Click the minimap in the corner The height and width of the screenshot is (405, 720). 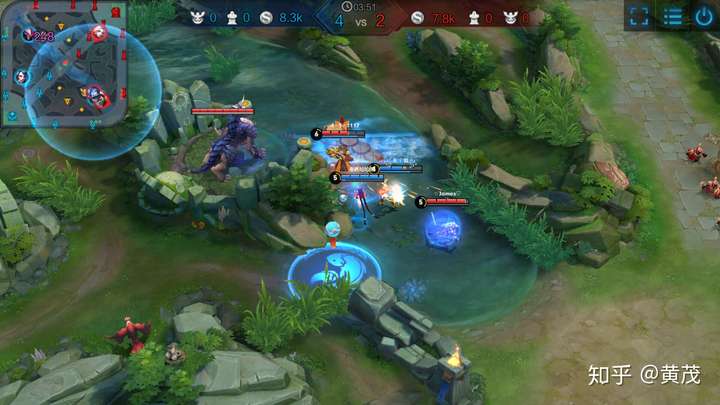click(63, 63)
